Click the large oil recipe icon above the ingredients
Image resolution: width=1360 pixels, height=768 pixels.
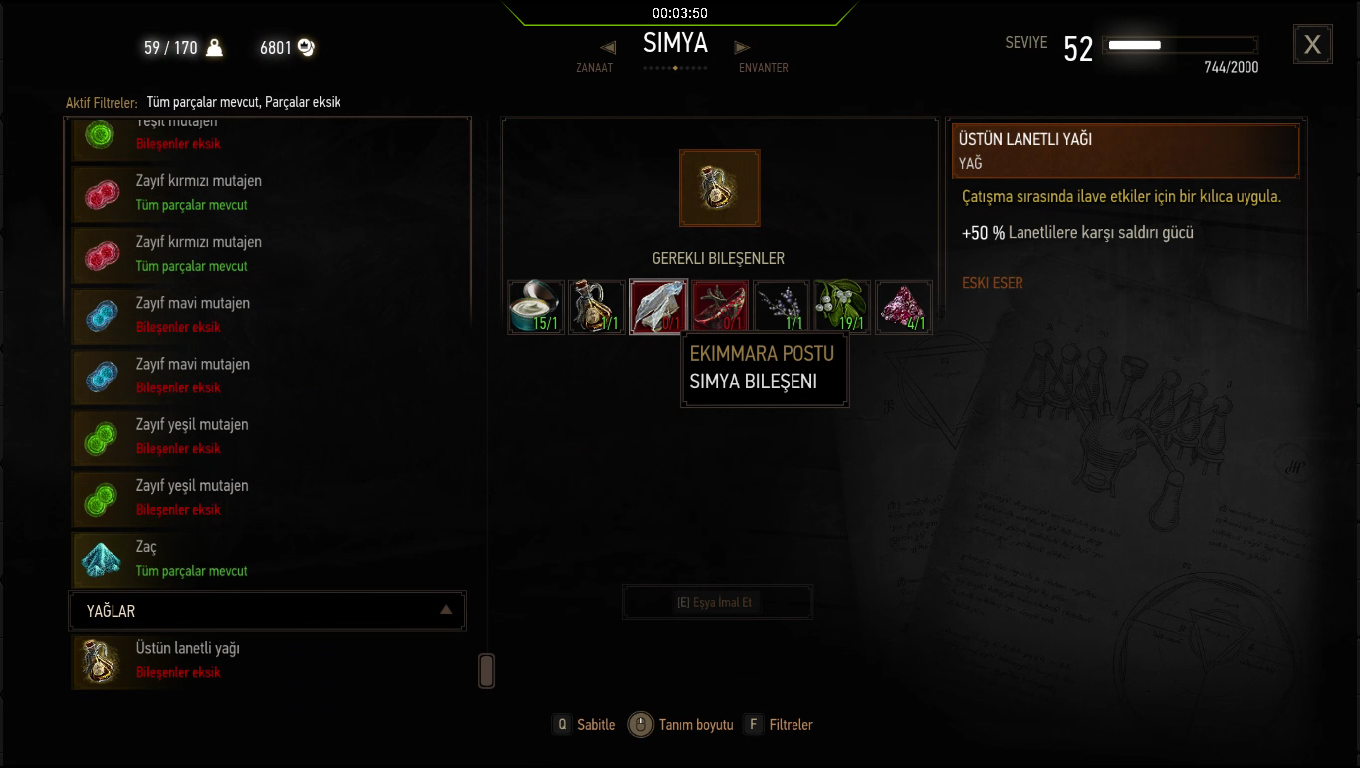(x=719, y=188)
